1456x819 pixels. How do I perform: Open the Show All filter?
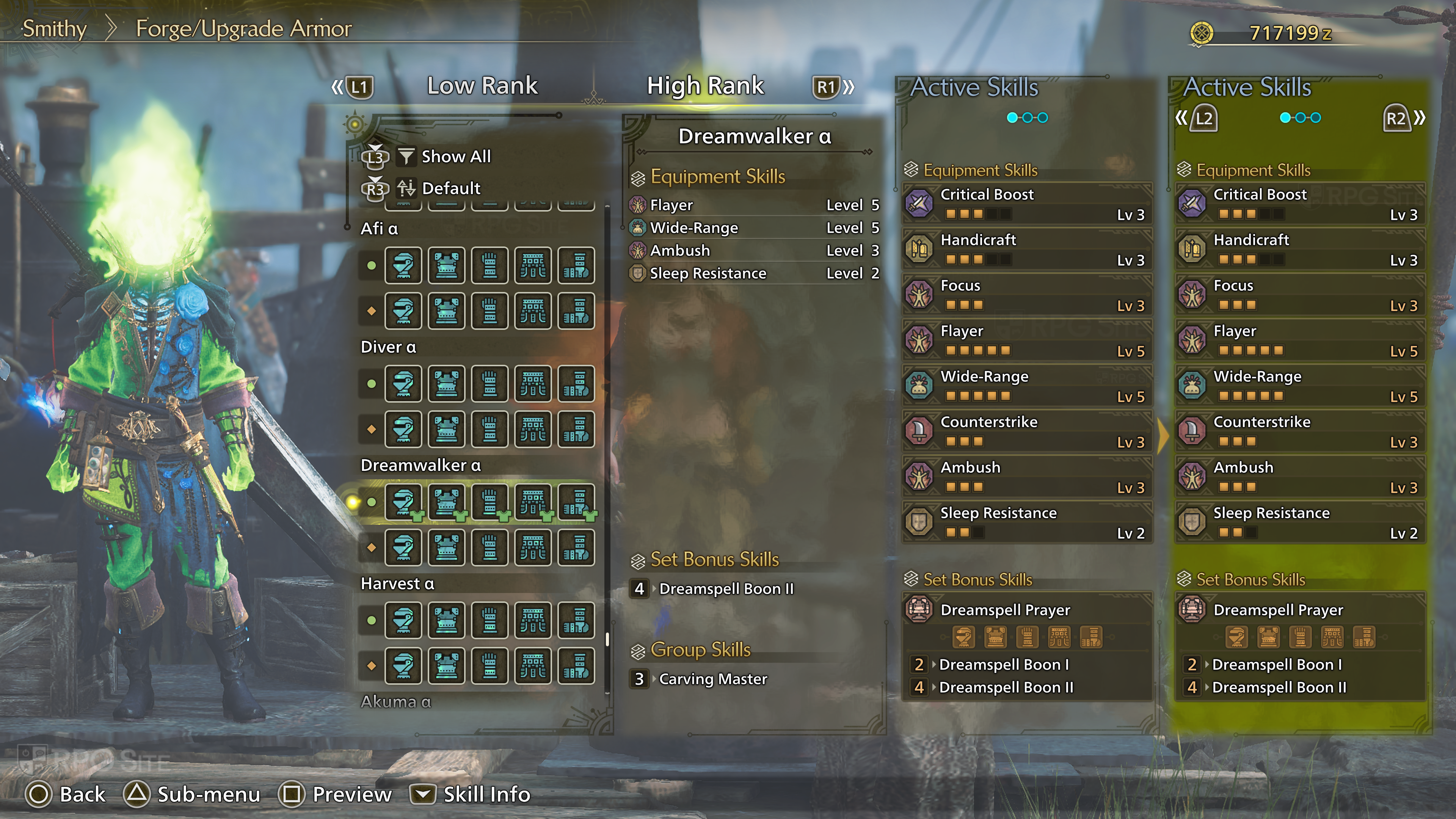pyautogui.click(x=455, y=157)
